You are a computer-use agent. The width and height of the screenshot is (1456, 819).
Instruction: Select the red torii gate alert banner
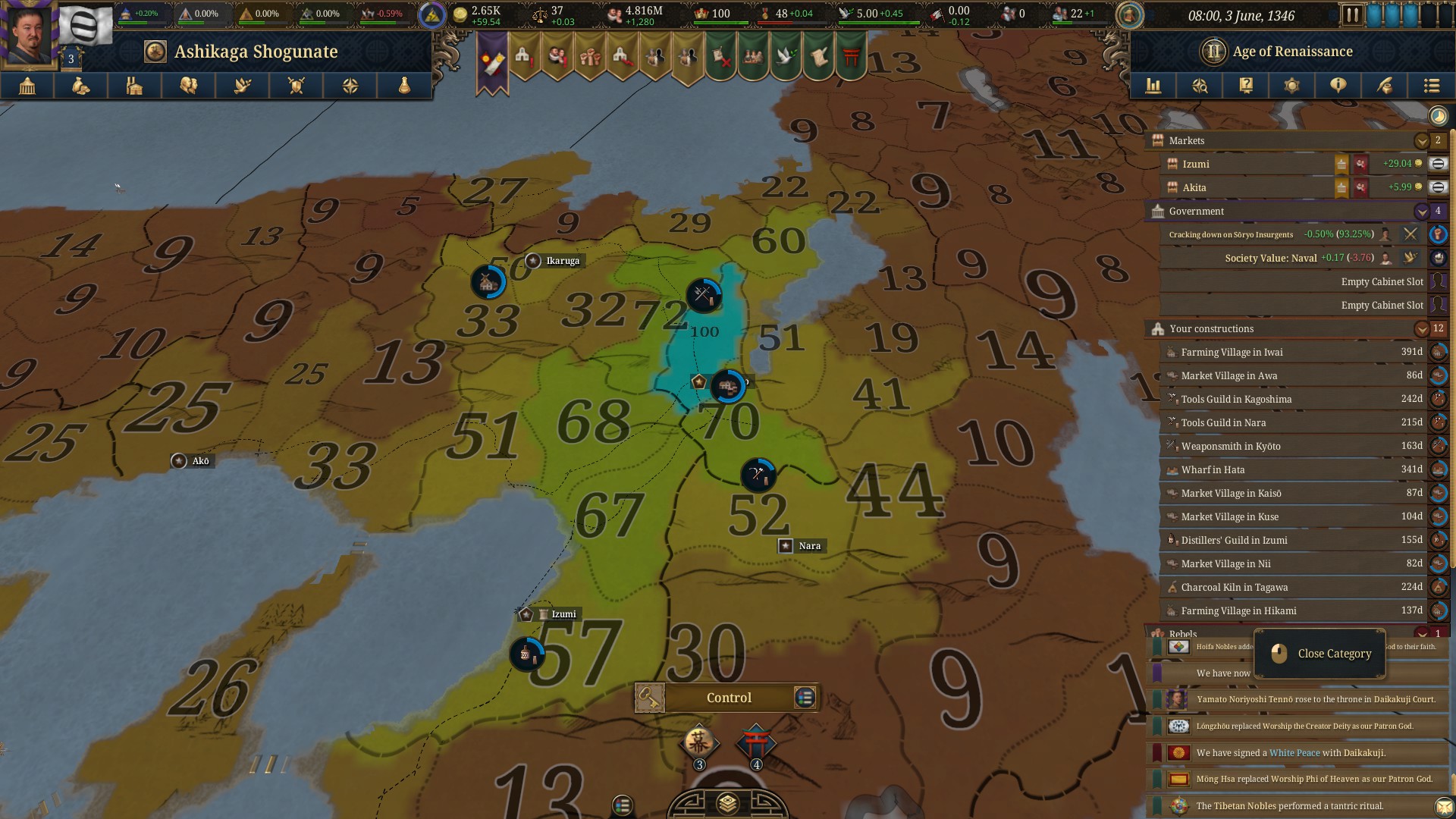(851, 58)
